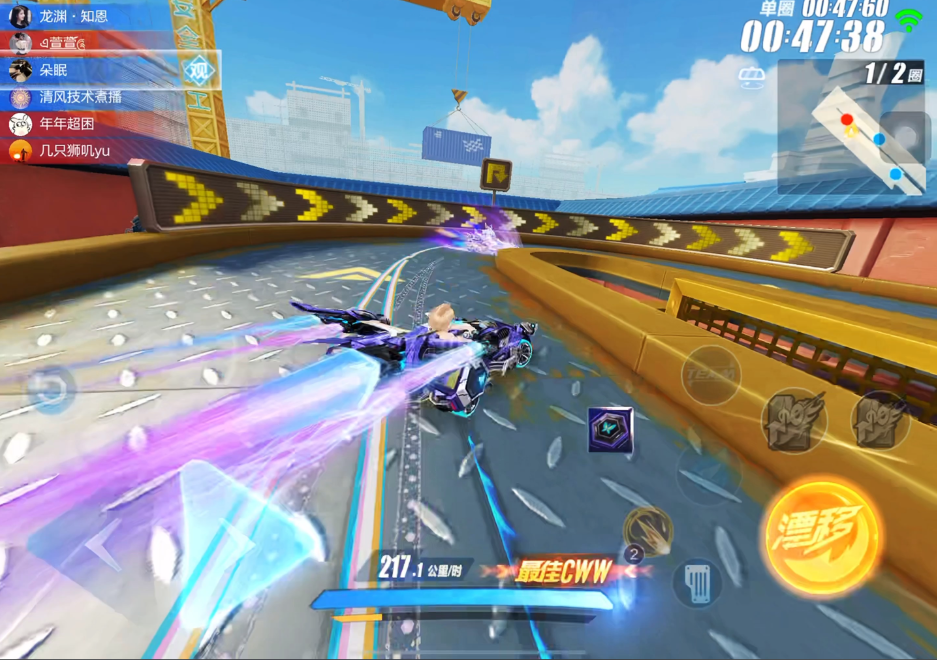Steer with the left arrow button
The height and width of the screenshot is (660, 937).
105,547
